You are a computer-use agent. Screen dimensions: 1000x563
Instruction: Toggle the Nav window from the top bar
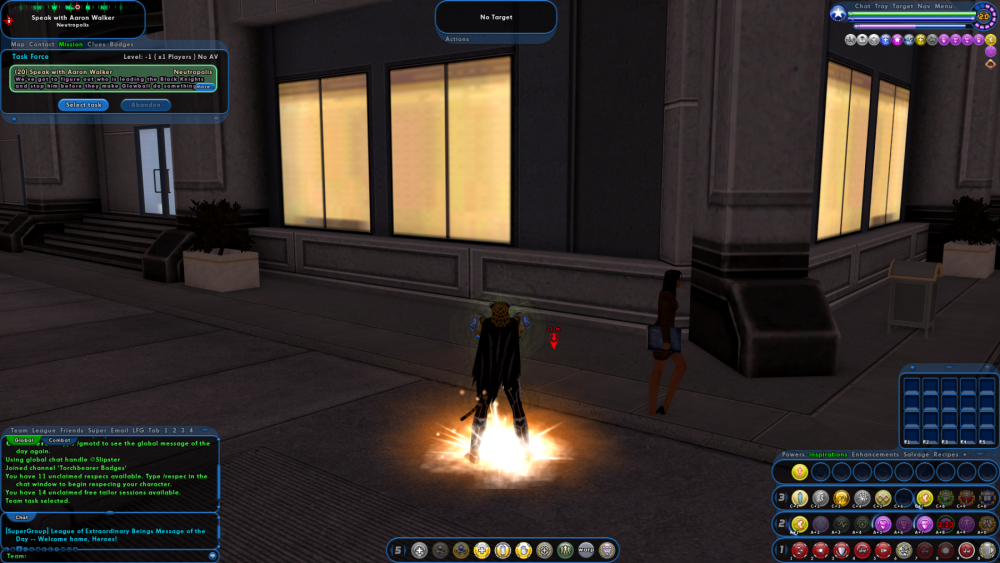[x=924, y=6]
